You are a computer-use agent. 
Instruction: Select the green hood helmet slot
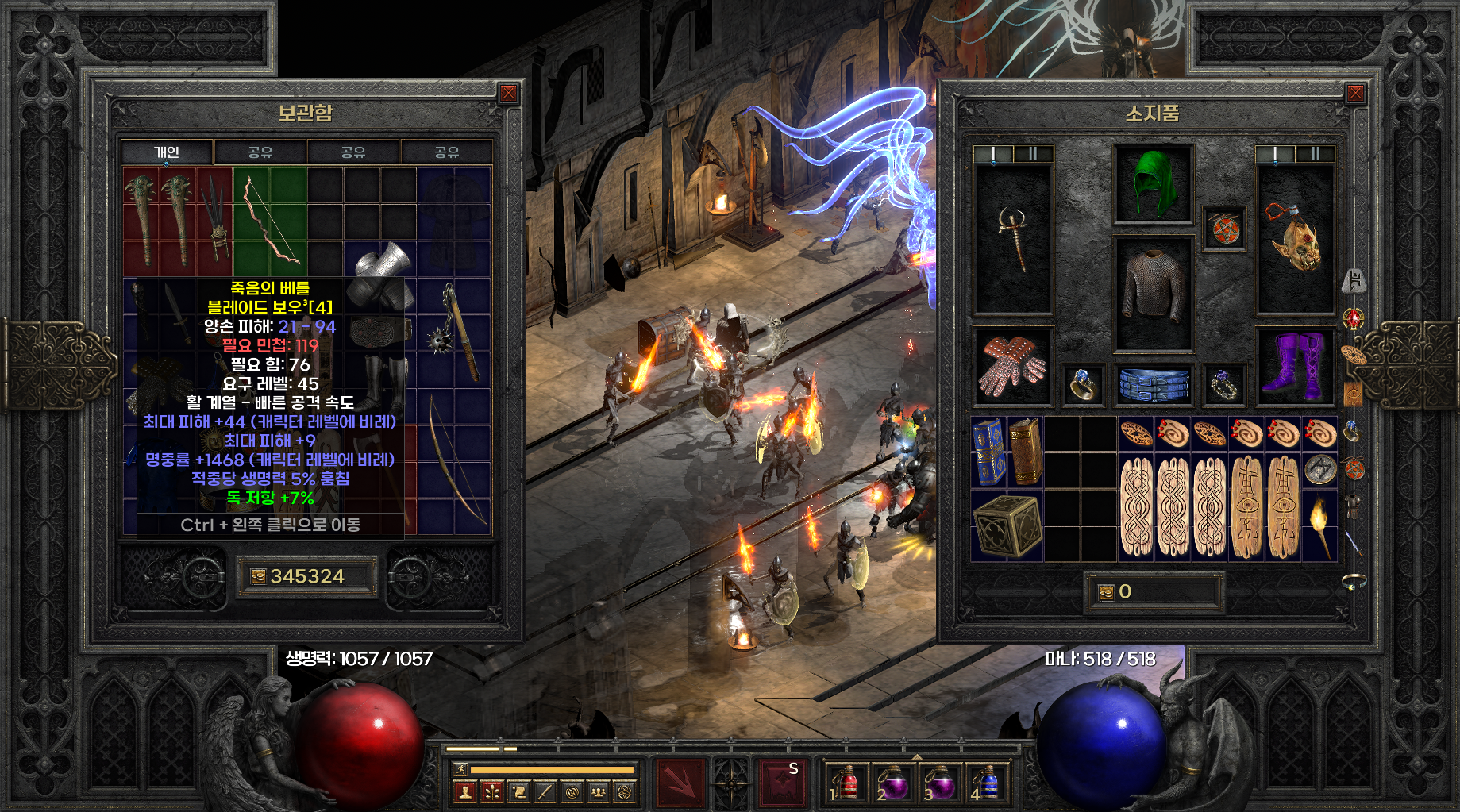pos(1153,184)
